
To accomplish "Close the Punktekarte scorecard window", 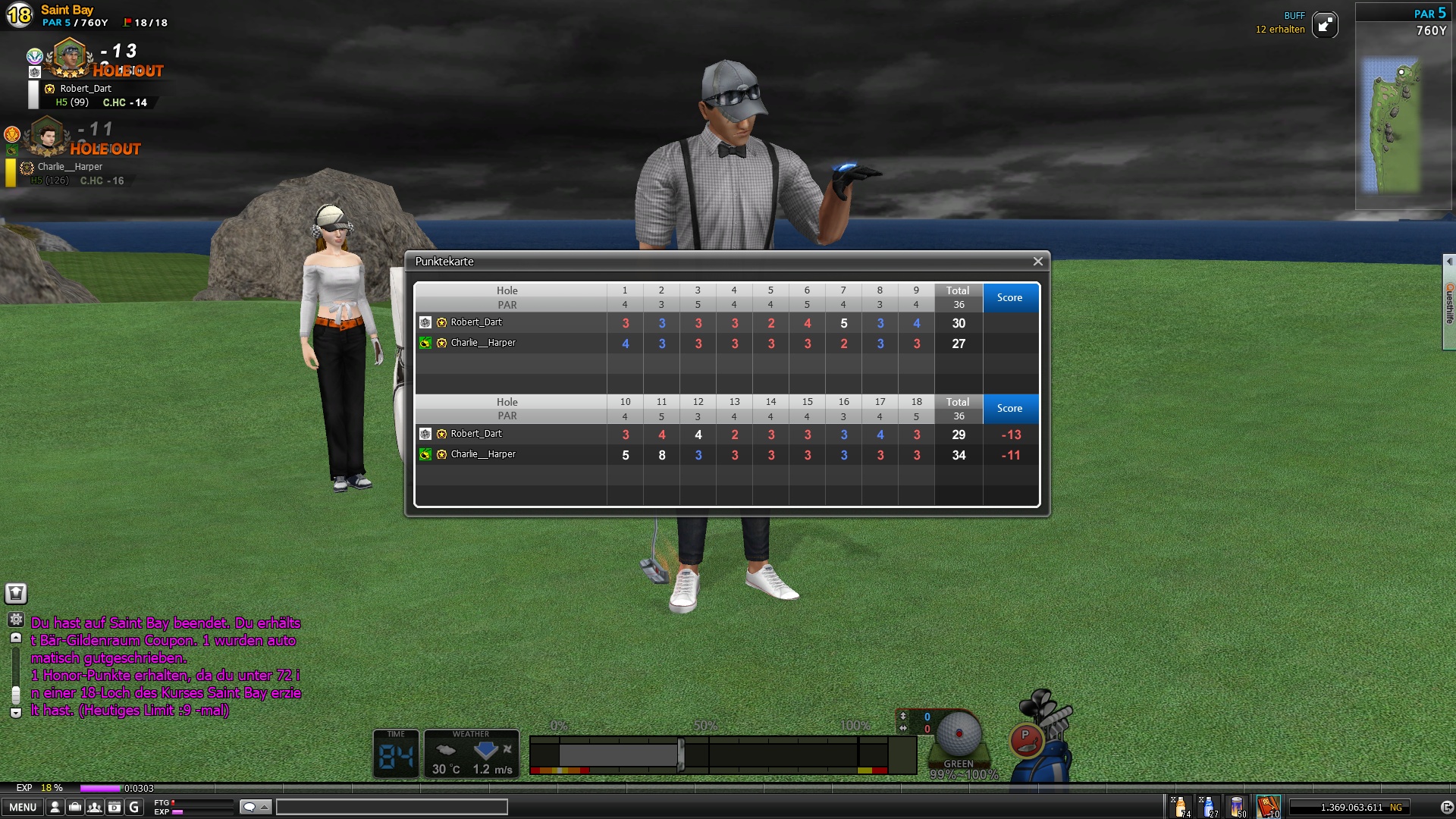I will point(1037,262).
